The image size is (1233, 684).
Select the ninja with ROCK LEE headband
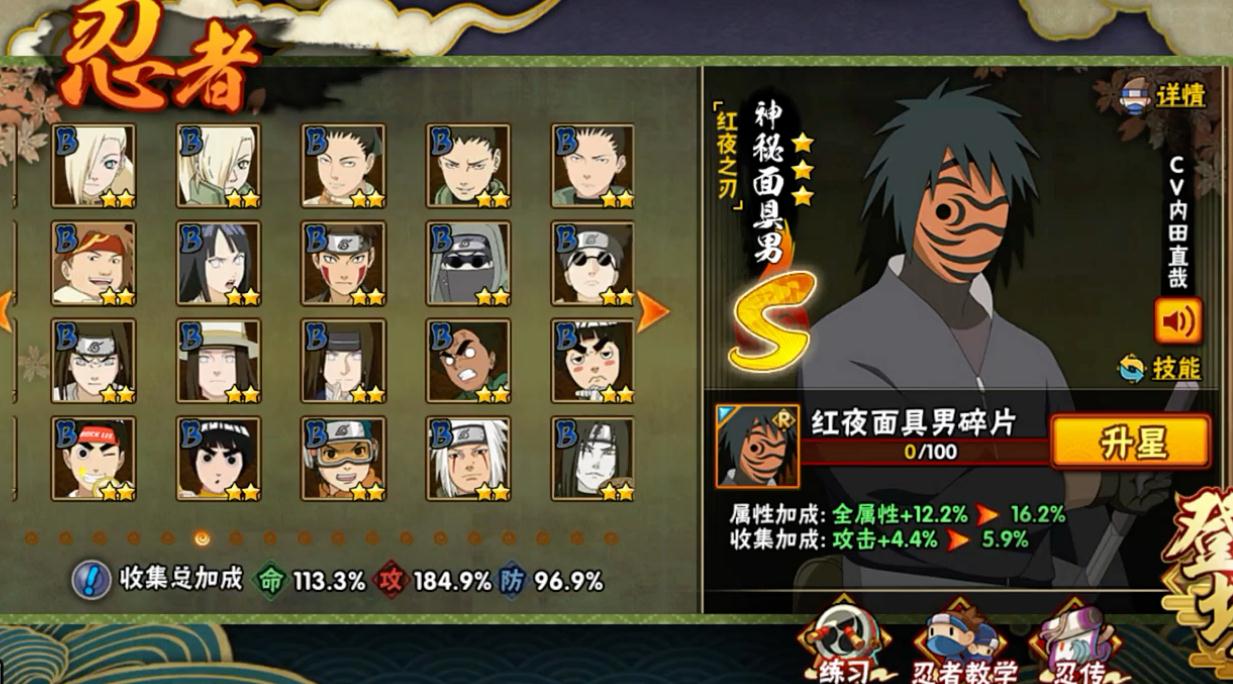click(94, 458)
